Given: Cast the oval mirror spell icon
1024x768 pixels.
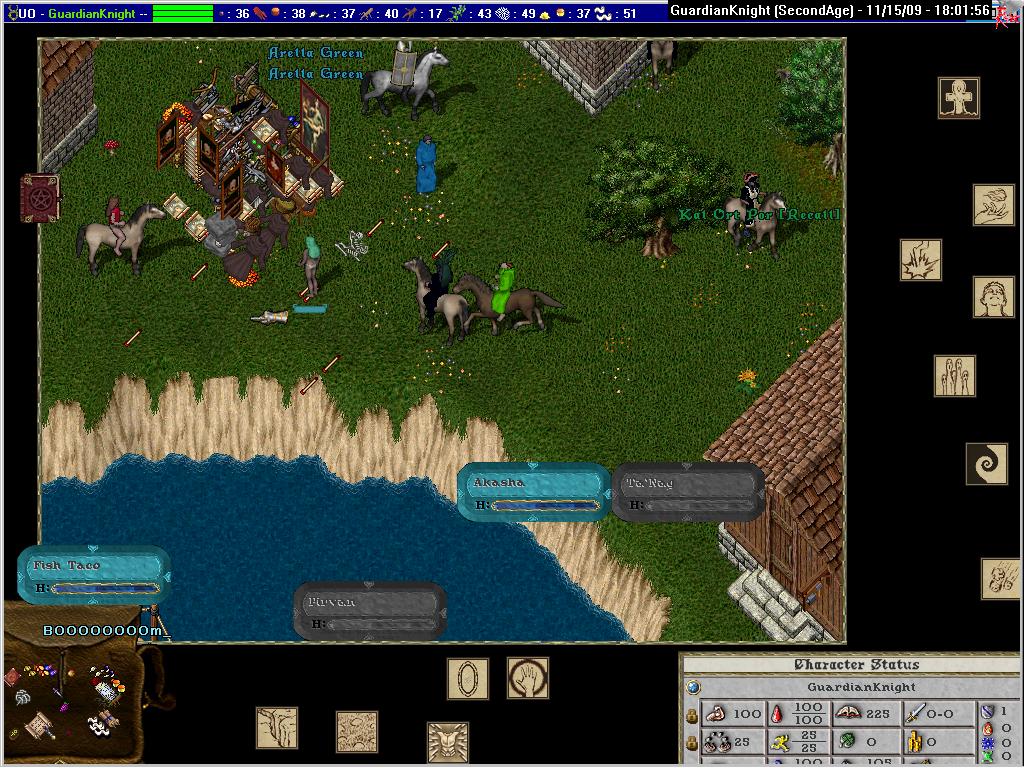Looking at the screenshot, I should click(x=468, y=679).
